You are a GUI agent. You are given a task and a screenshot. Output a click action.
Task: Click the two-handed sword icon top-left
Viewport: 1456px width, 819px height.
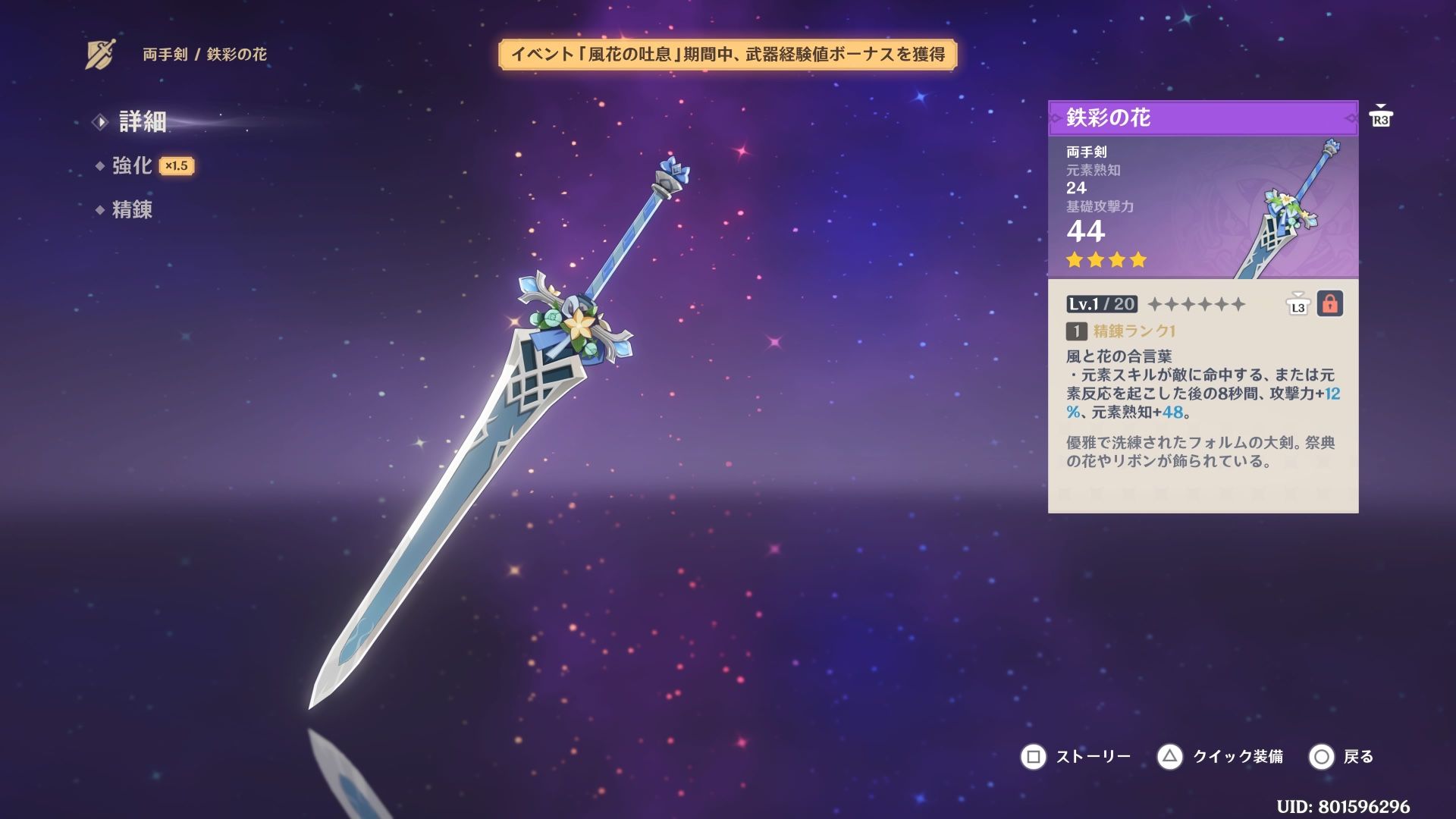pos(99,52)
